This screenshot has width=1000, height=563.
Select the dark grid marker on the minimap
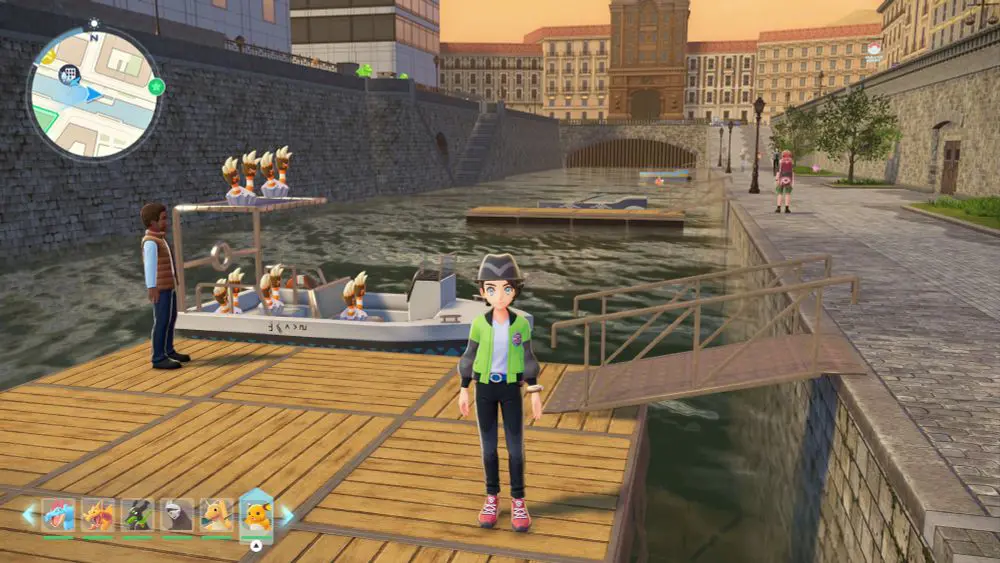[x=70, y=73]
